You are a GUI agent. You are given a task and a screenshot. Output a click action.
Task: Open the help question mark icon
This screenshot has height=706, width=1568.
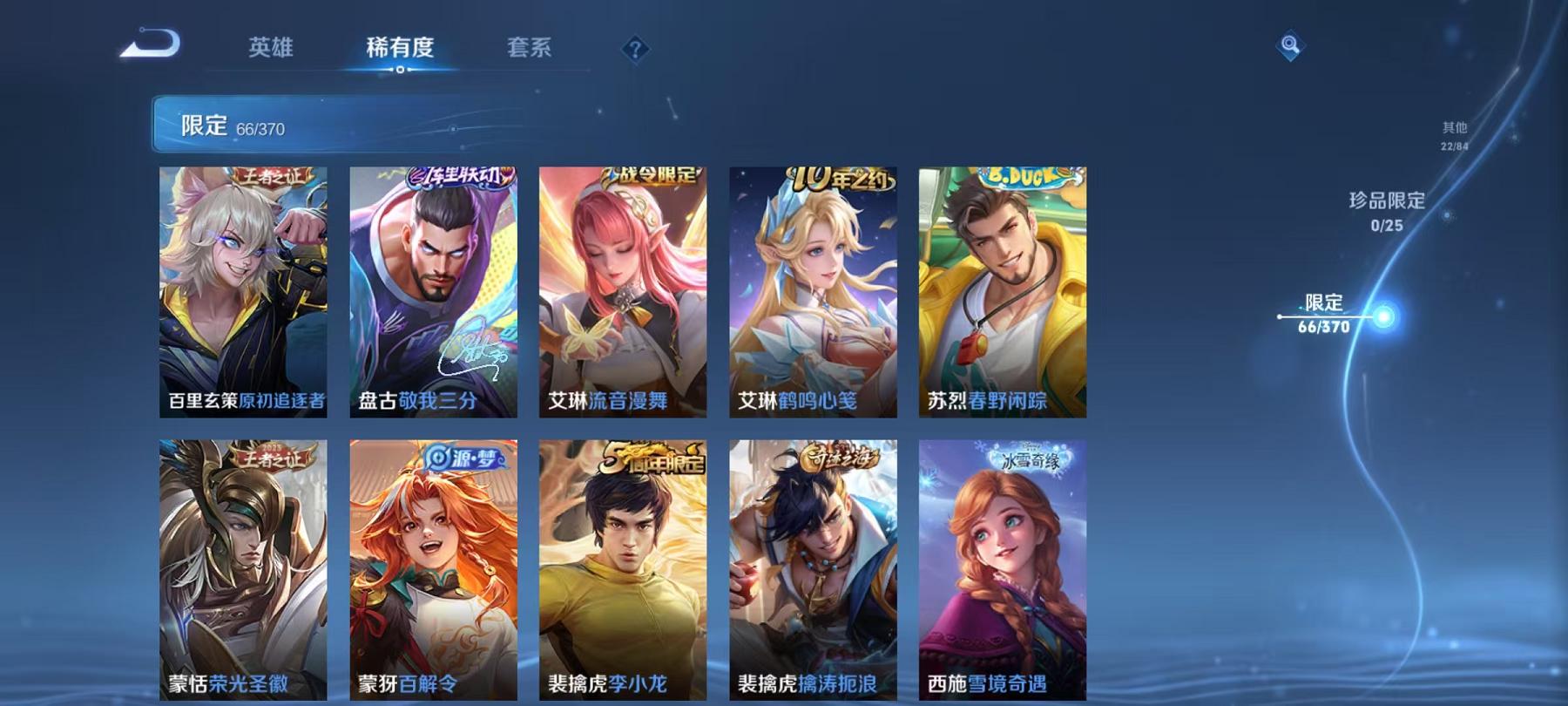point(635,48)
